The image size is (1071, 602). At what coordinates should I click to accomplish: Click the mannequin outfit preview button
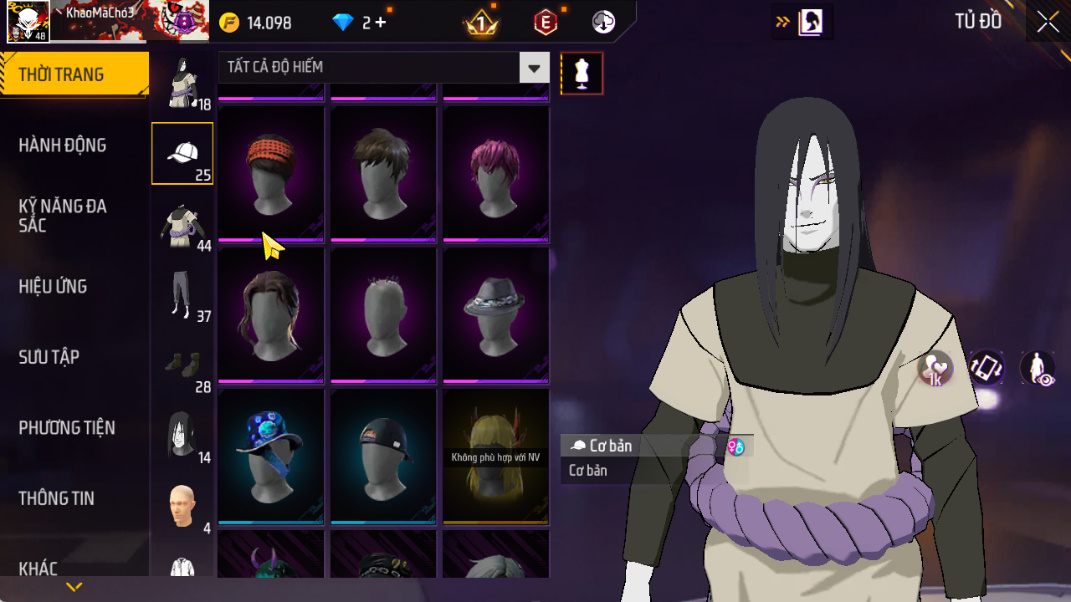pyautogui.click(x=582, y=73)
